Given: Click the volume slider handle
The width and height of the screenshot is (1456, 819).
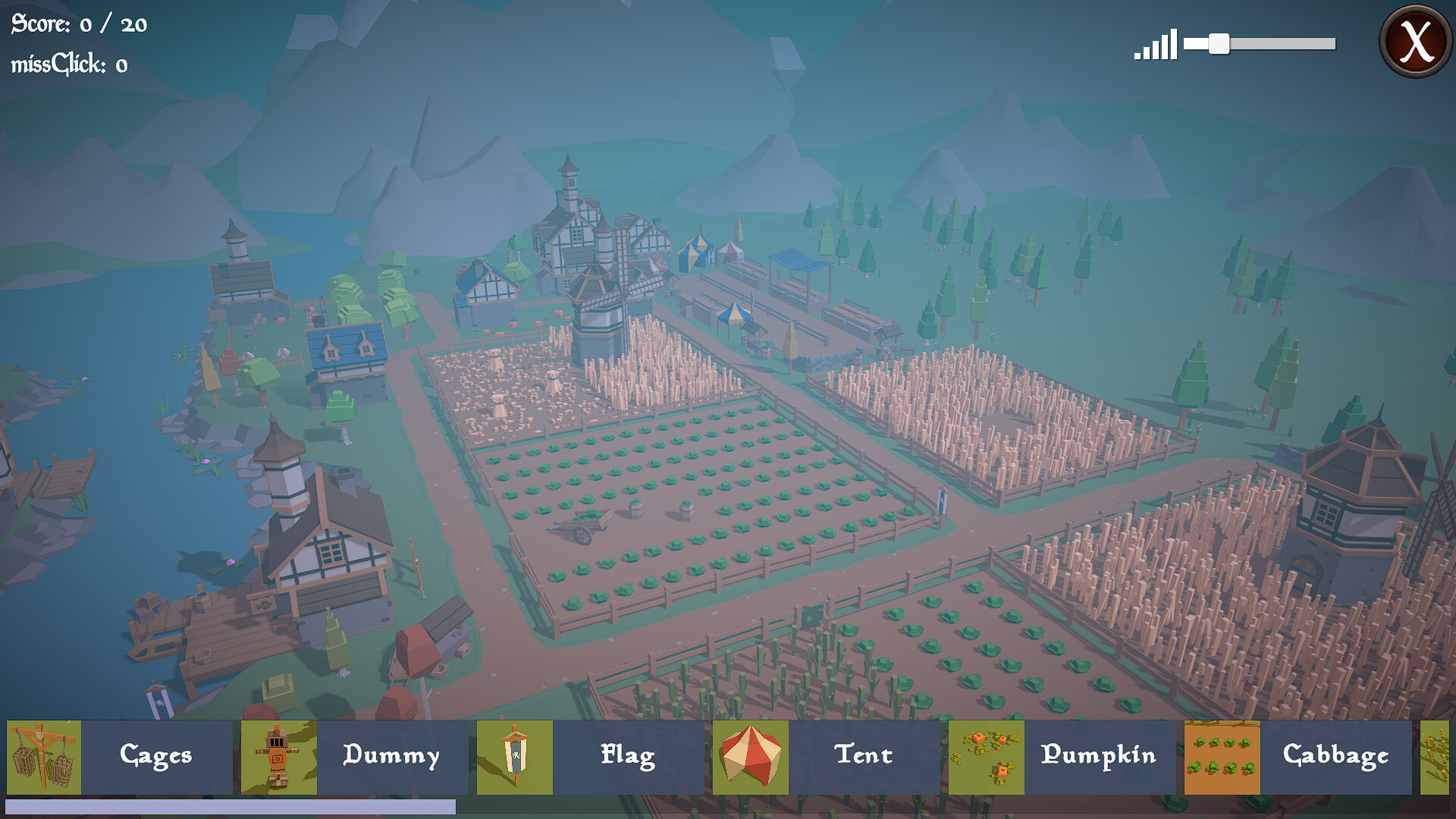Looking at the screenshot, I should (x=1219, y=44).
